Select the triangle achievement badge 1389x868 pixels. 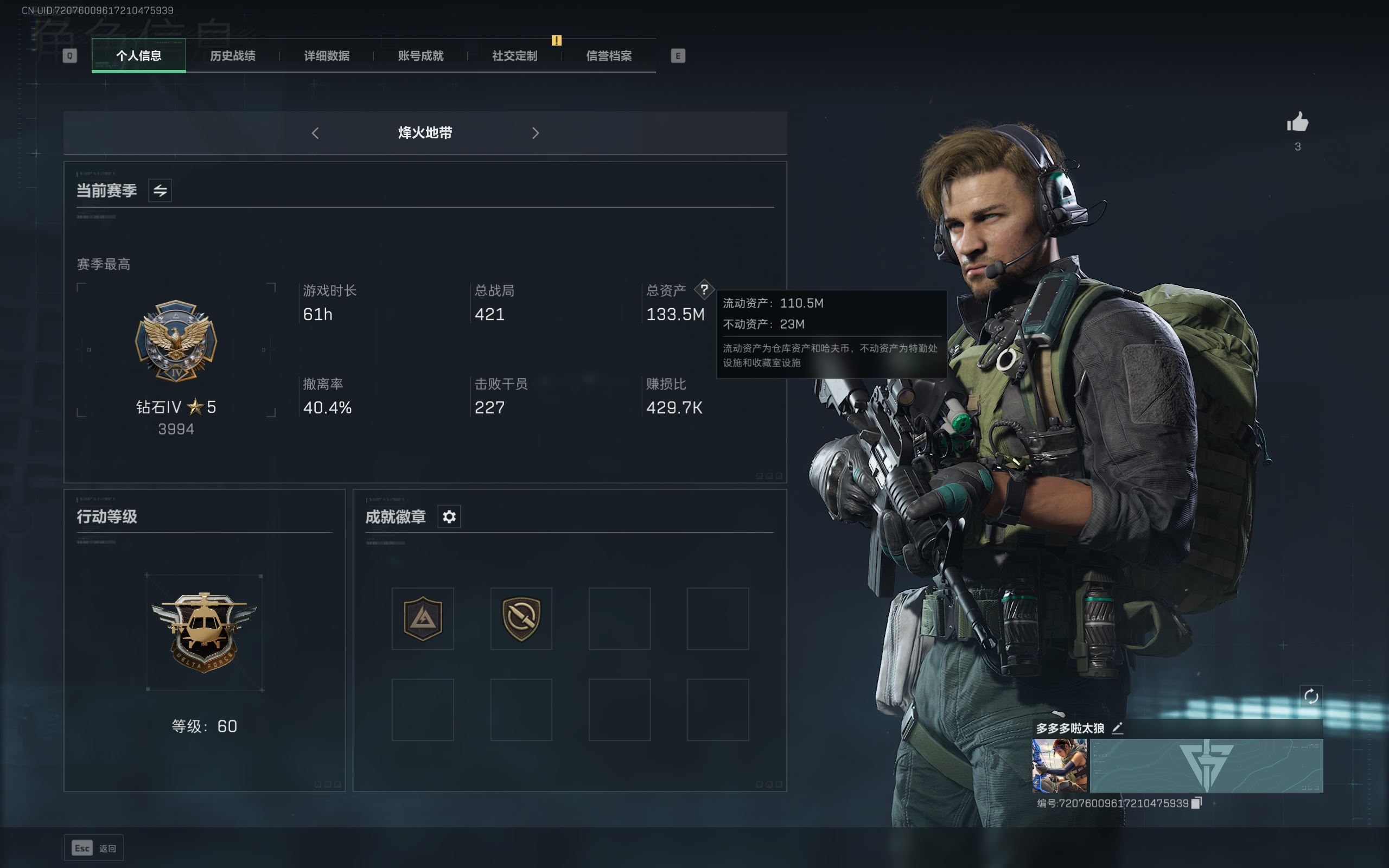pos(423,618)
